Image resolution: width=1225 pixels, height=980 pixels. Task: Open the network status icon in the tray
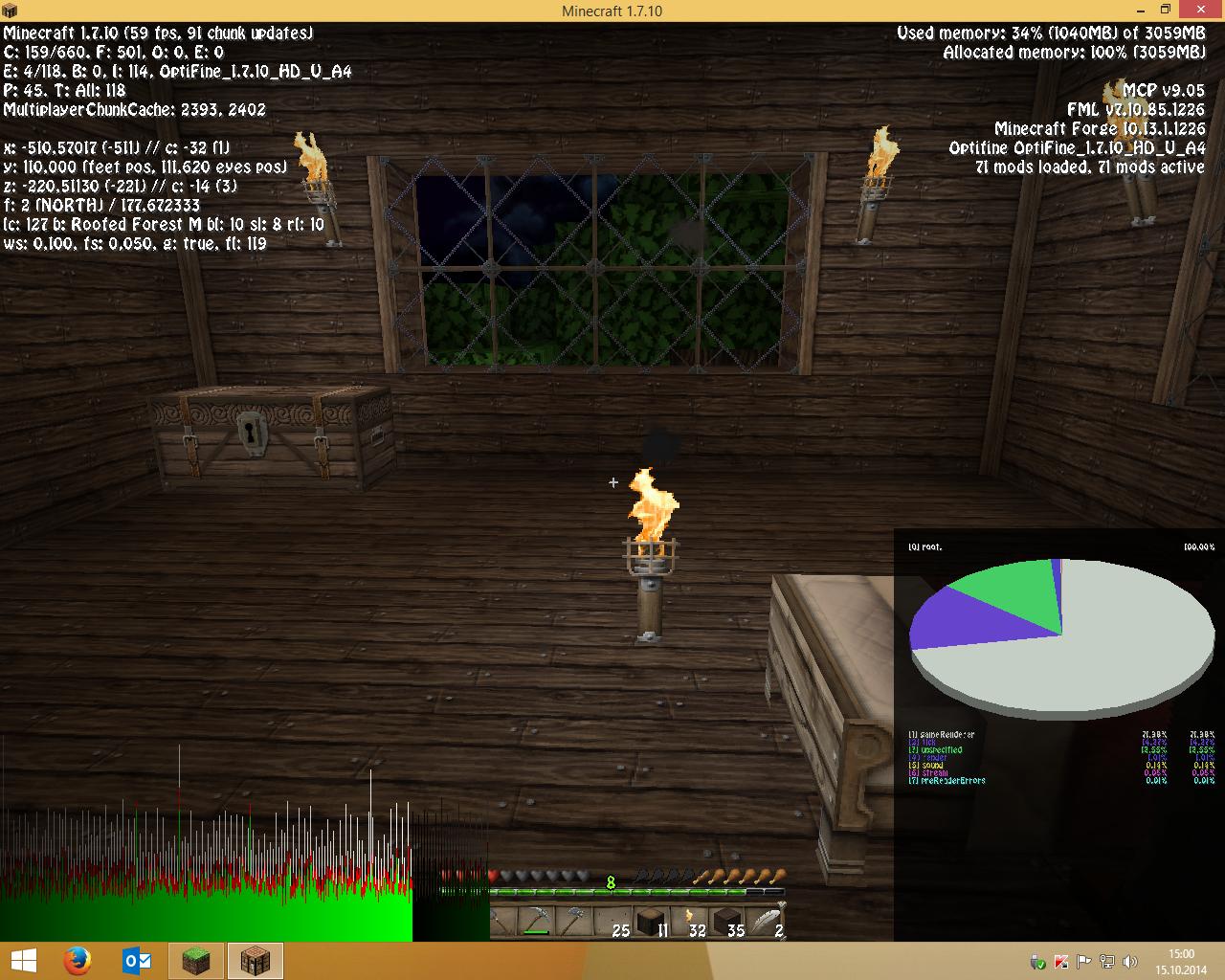coord(1107,961)
